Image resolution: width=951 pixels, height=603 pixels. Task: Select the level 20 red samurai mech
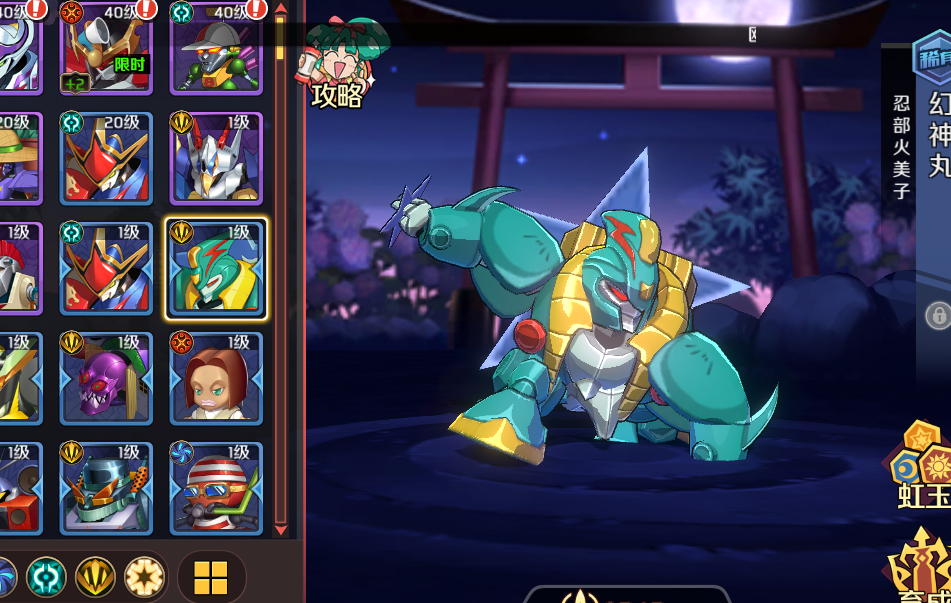(x=106, y=158)
